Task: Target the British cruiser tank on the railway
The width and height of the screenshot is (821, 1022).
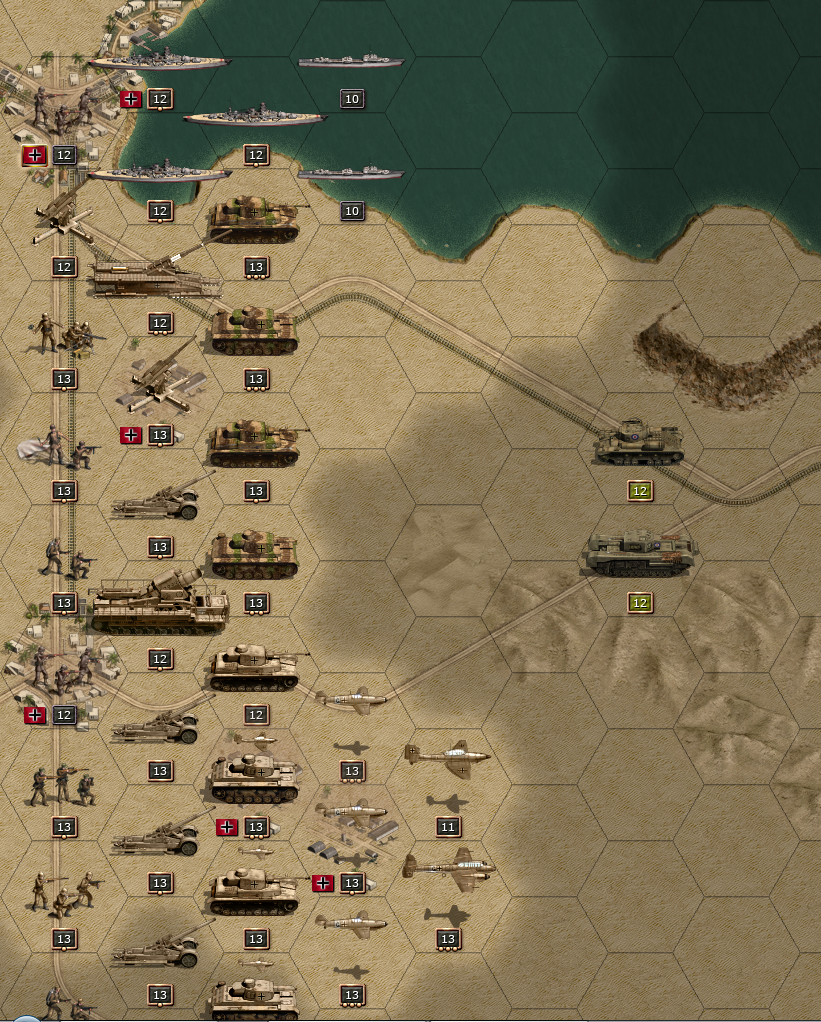Action: [x=640, y=444]
